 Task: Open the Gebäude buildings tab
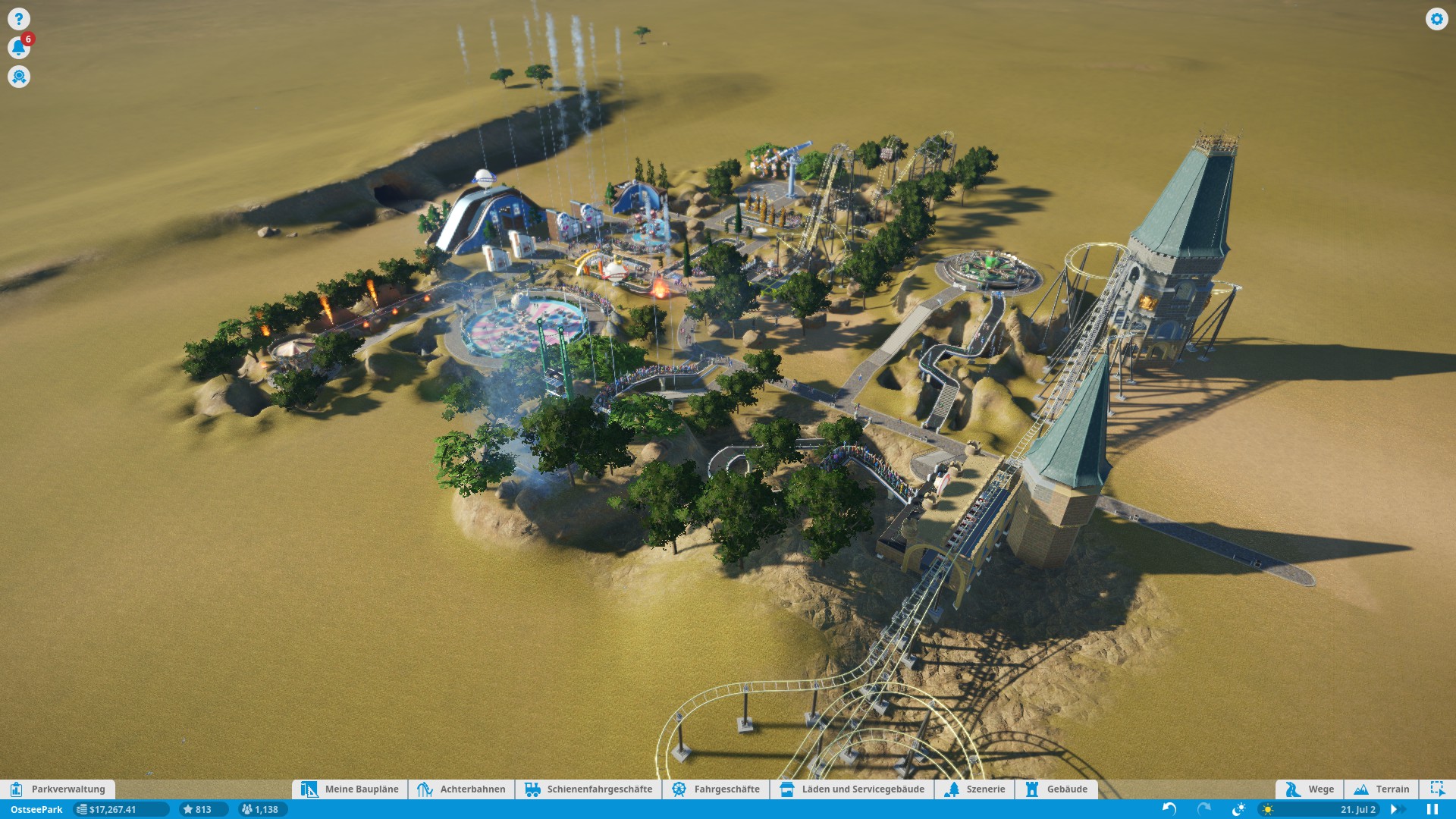pyautogui.click(x=1056, y=789)
